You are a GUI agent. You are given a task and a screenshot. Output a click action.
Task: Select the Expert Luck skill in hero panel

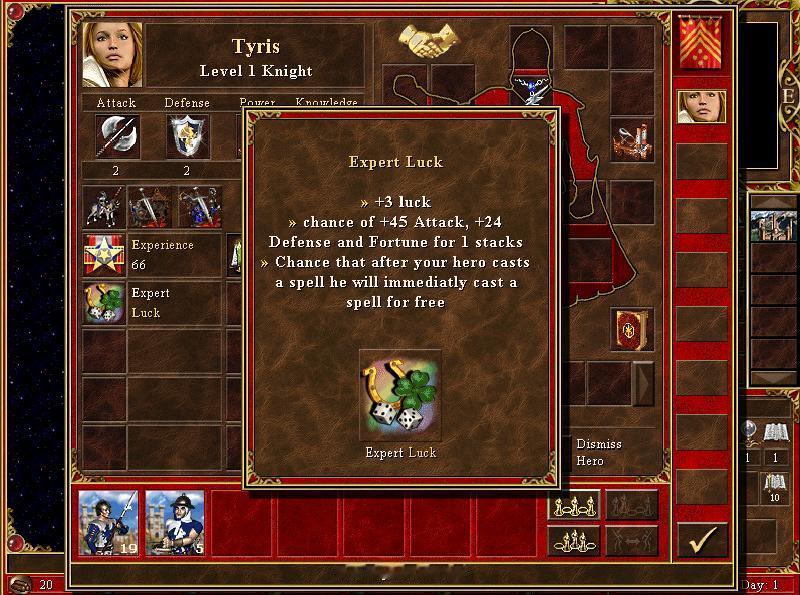(103, 303)
